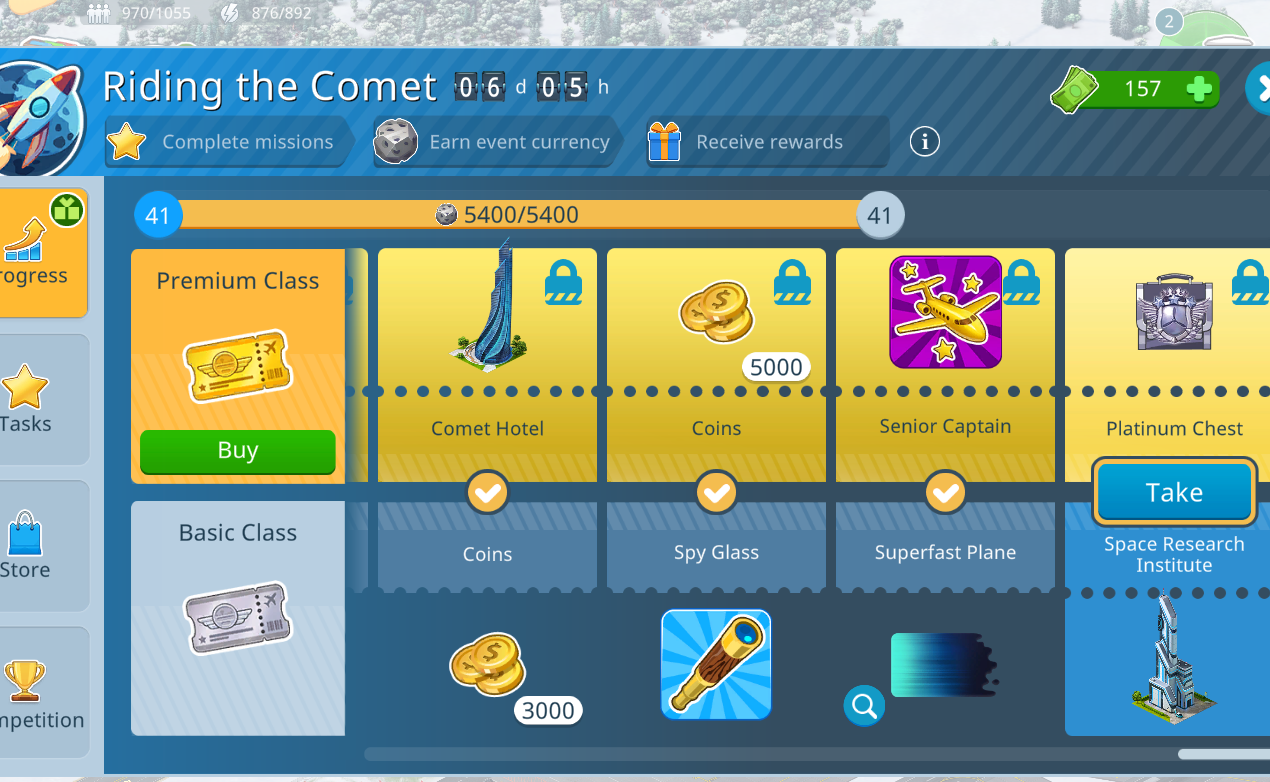1270x782 pixels.
Task: Tap the silver Basic Class ticket
Action: click(238, 618)
